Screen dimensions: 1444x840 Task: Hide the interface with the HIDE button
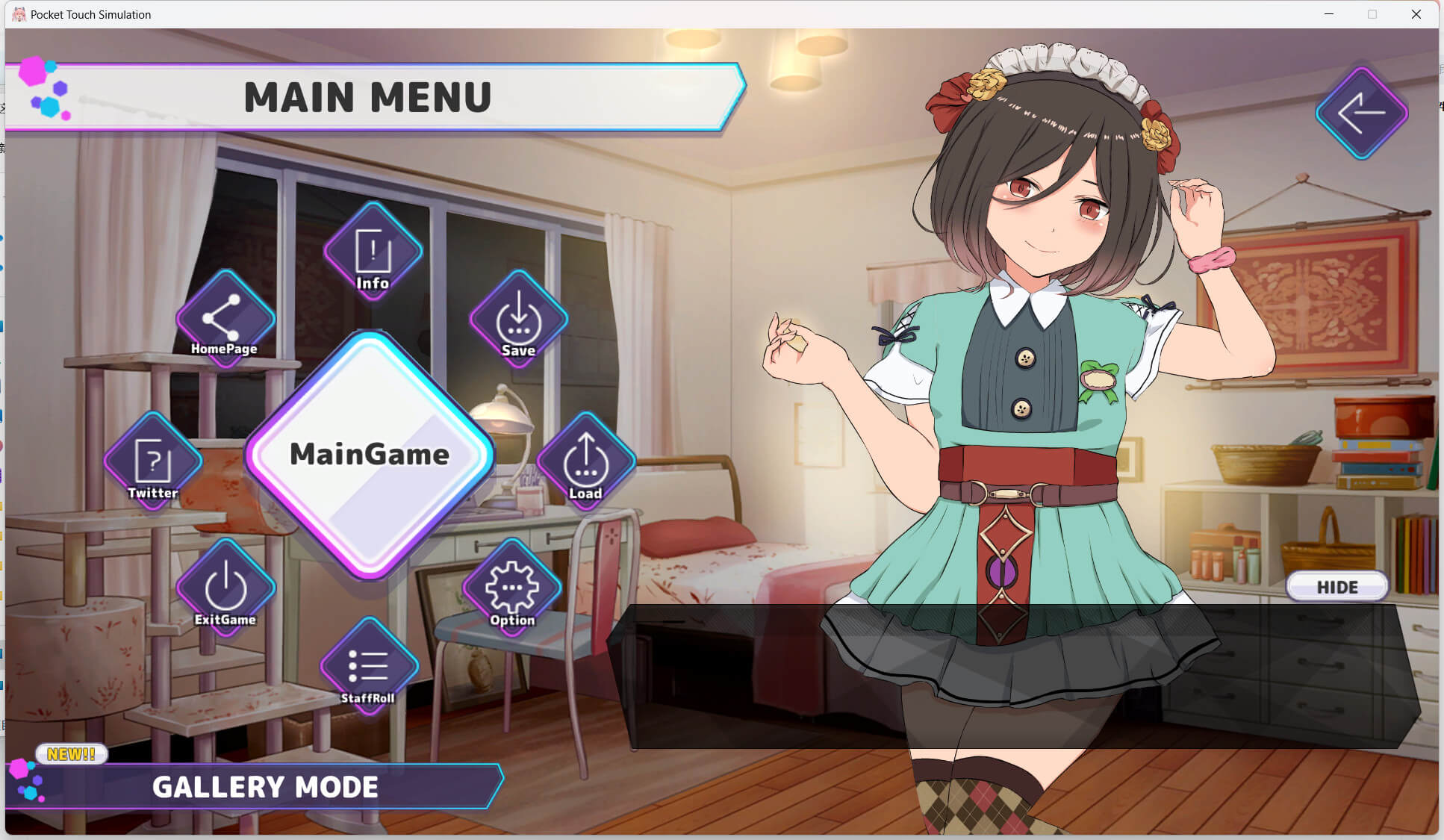tap(1336, 587)
